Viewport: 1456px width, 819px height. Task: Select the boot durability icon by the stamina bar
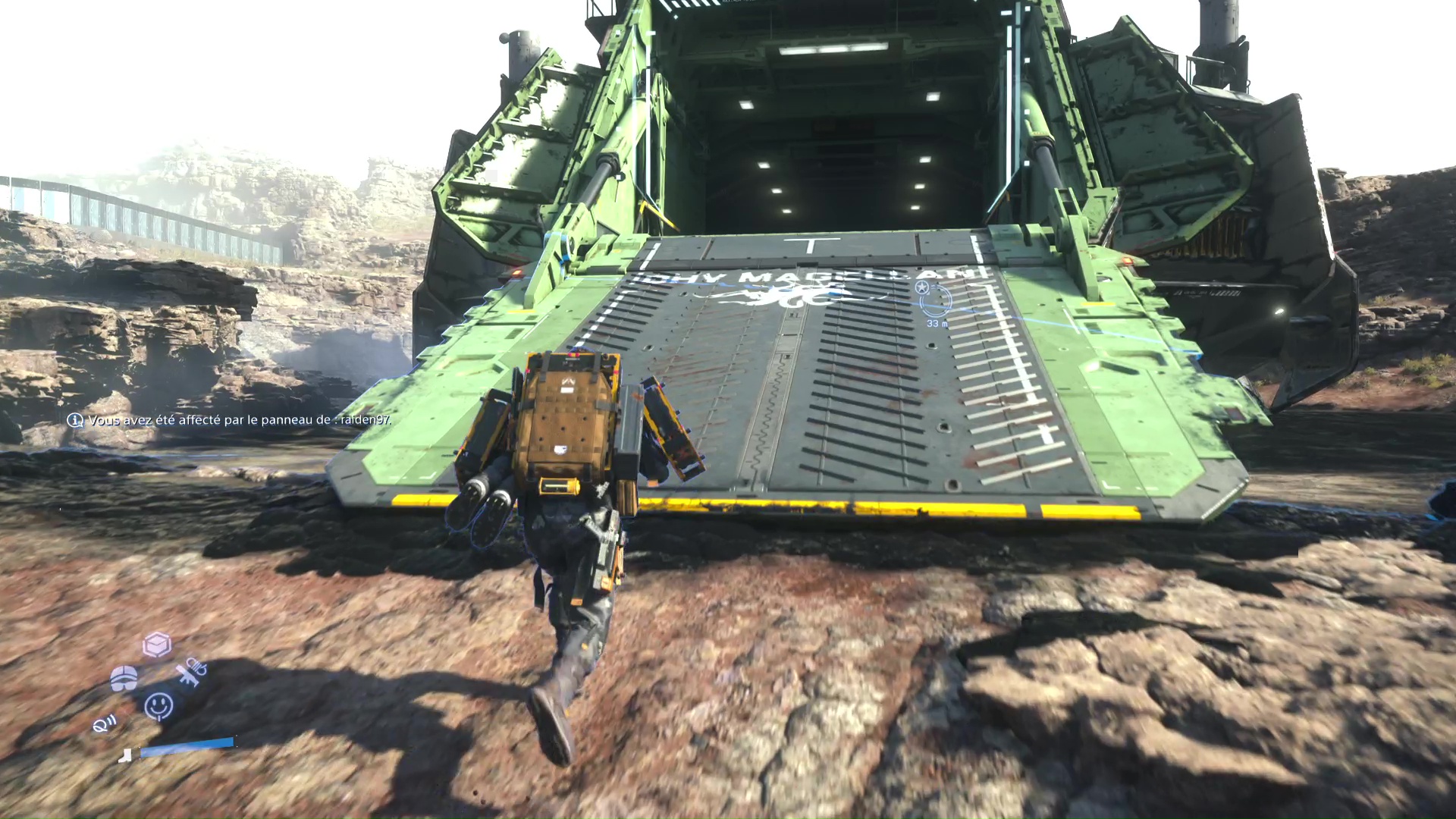tap(126, 755)
